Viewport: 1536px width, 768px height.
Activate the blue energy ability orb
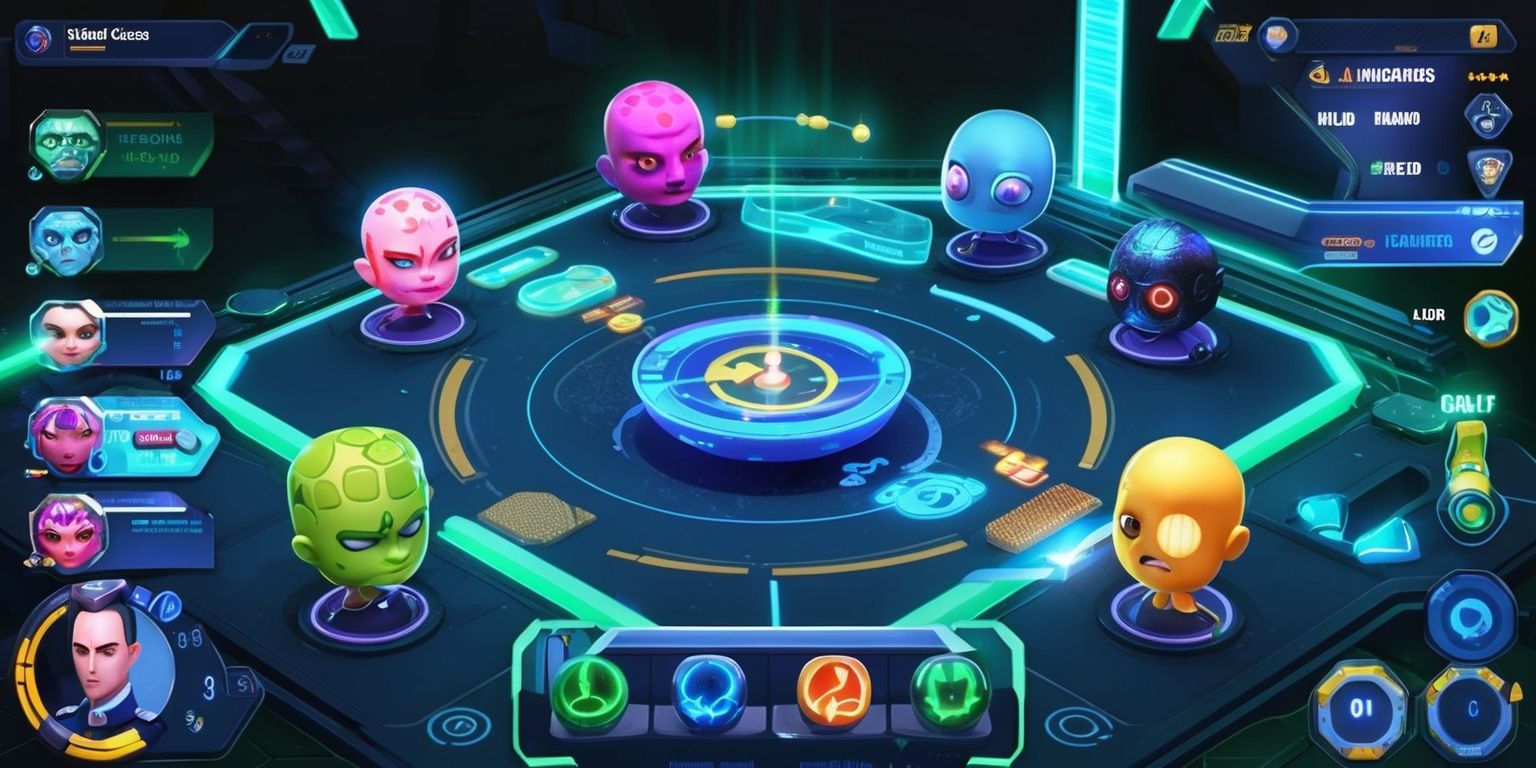coord(708,690)
